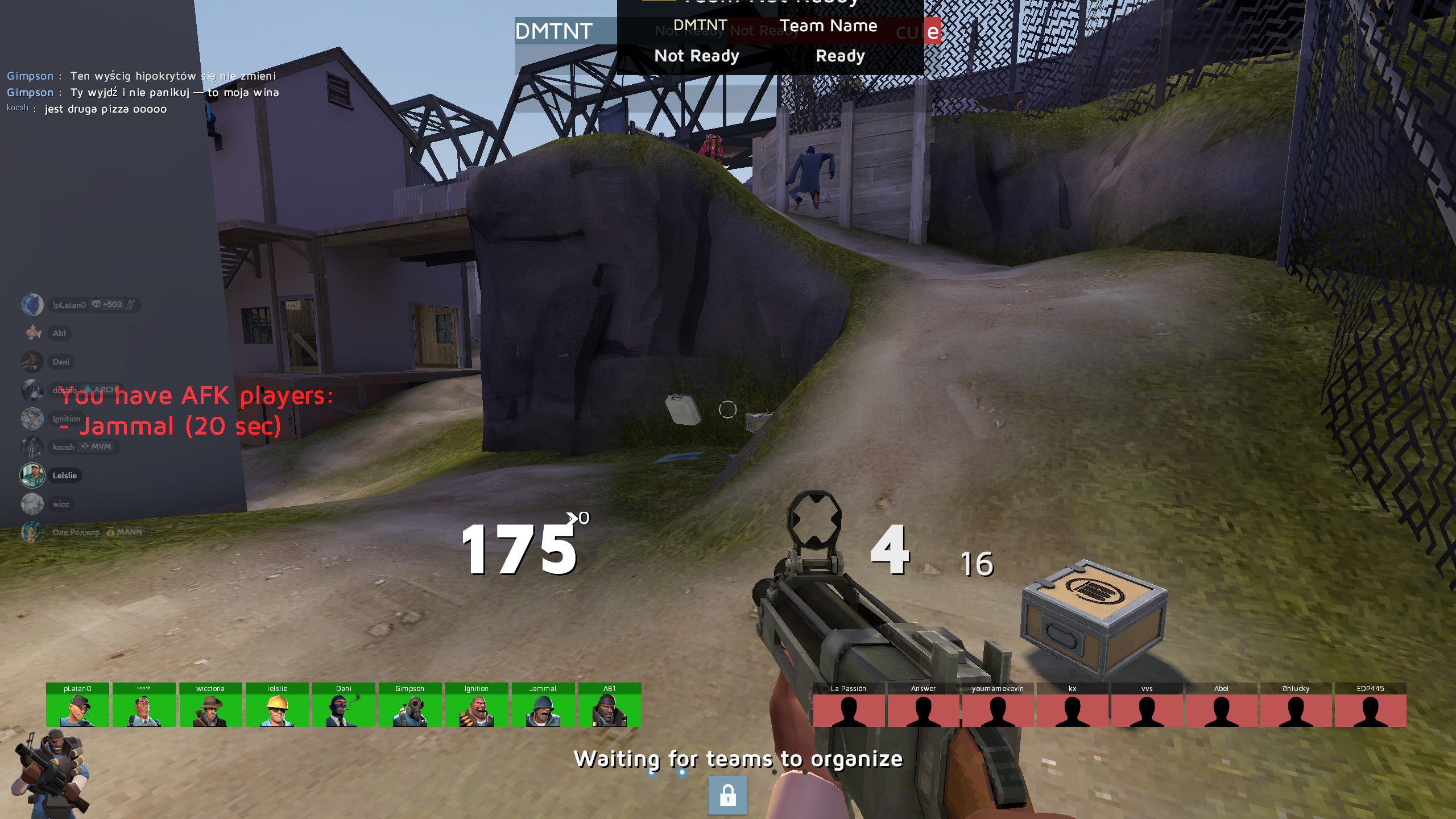Set team status to Not Ready
The height and width of the screenshot is (819, 1456).
(x=696, y=56)
